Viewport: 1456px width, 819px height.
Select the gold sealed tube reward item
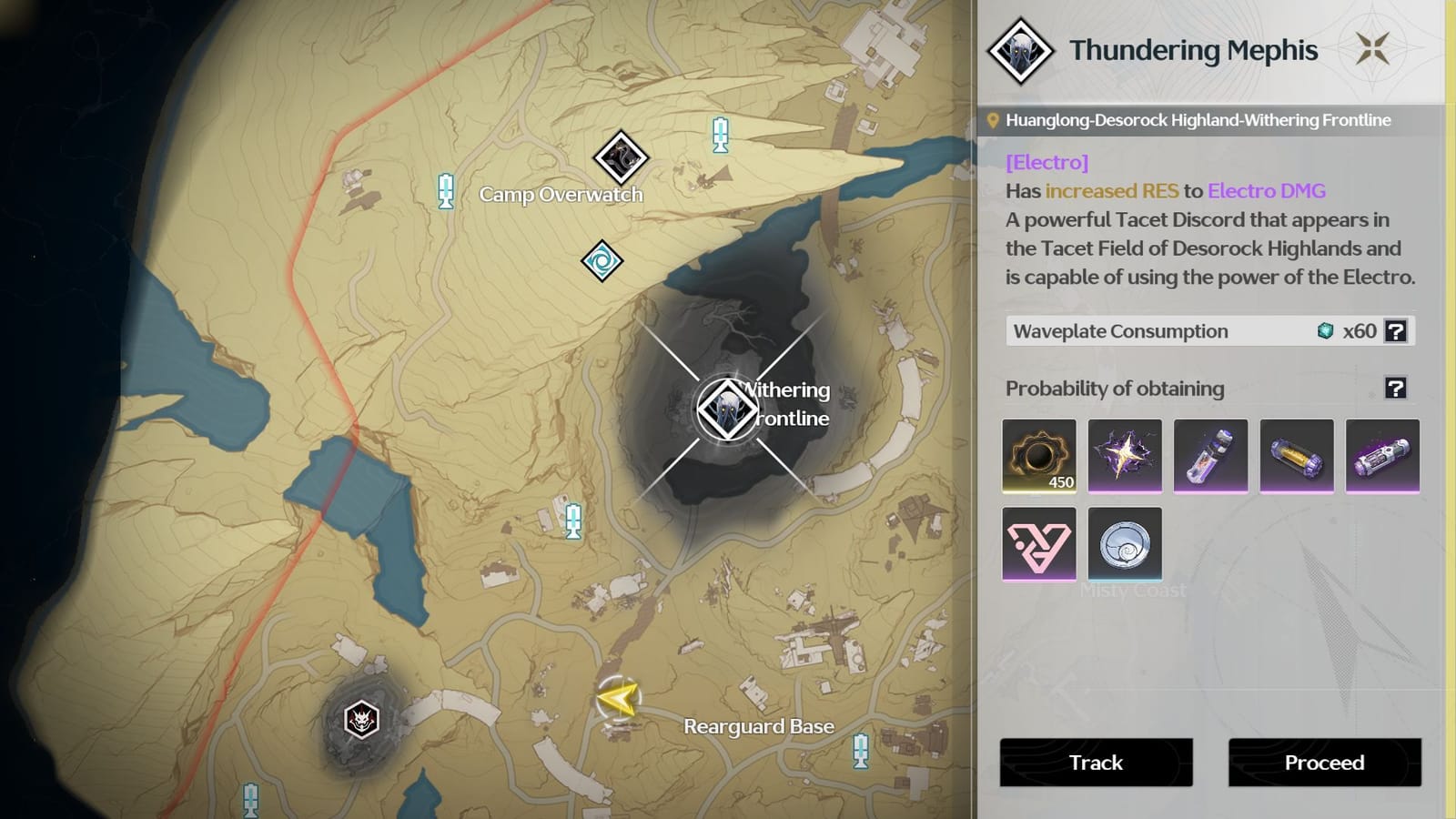pos(1296,456)
